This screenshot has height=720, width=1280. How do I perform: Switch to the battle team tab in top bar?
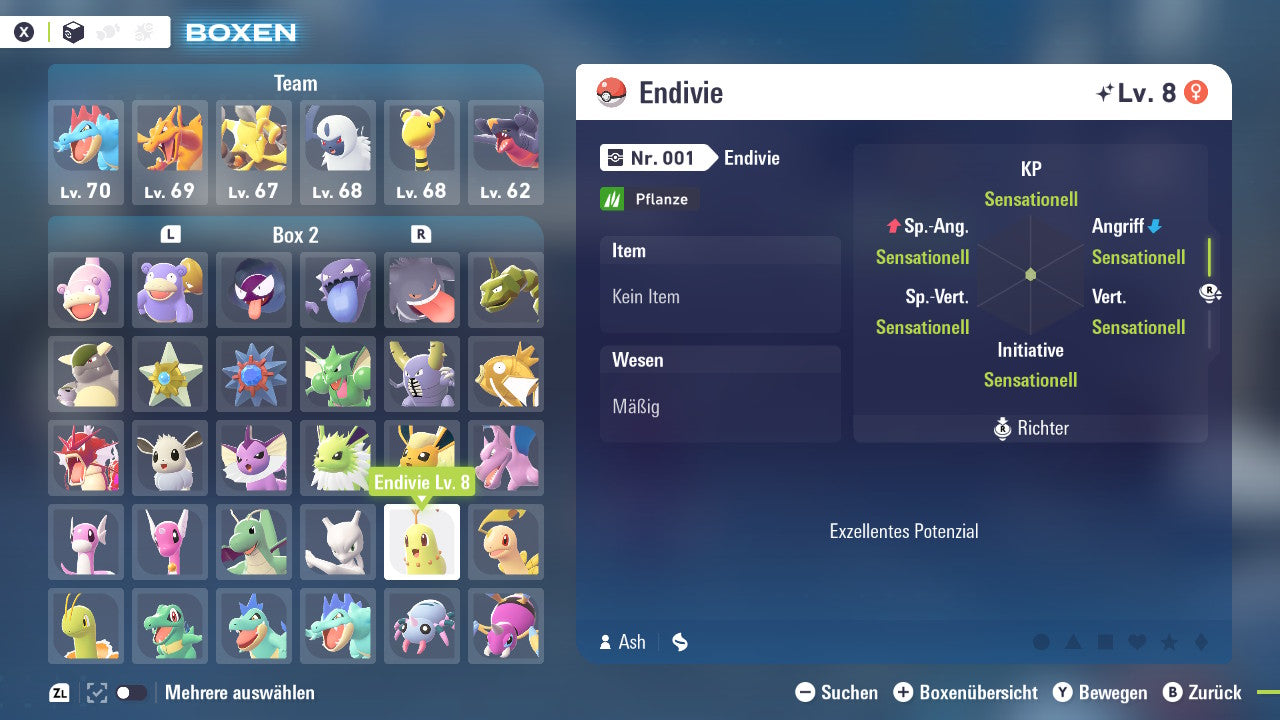click(x=143, y=31)
